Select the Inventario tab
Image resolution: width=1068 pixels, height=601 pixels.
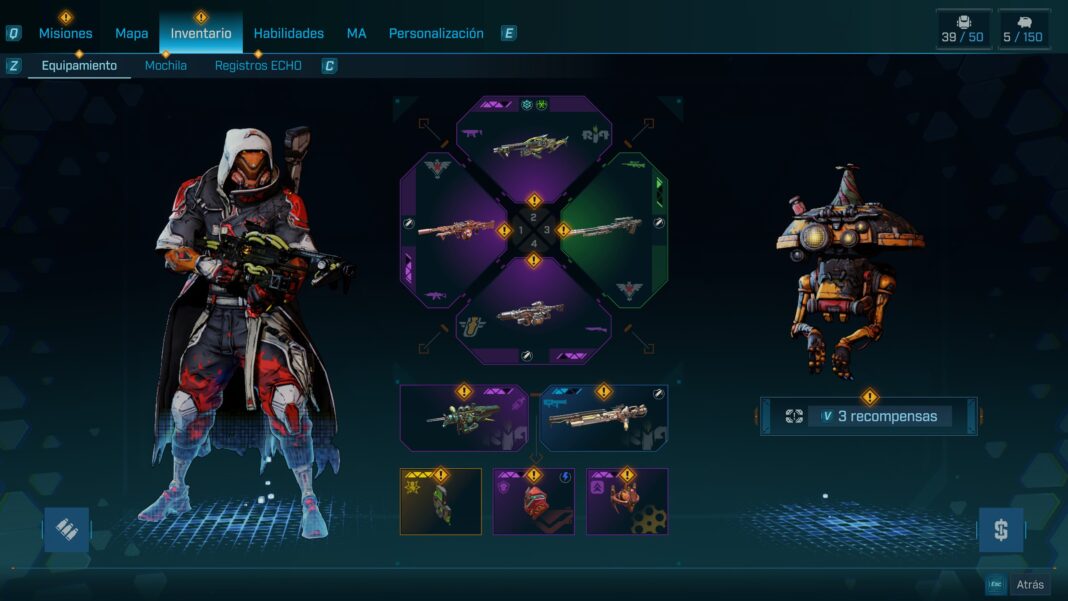200,33
